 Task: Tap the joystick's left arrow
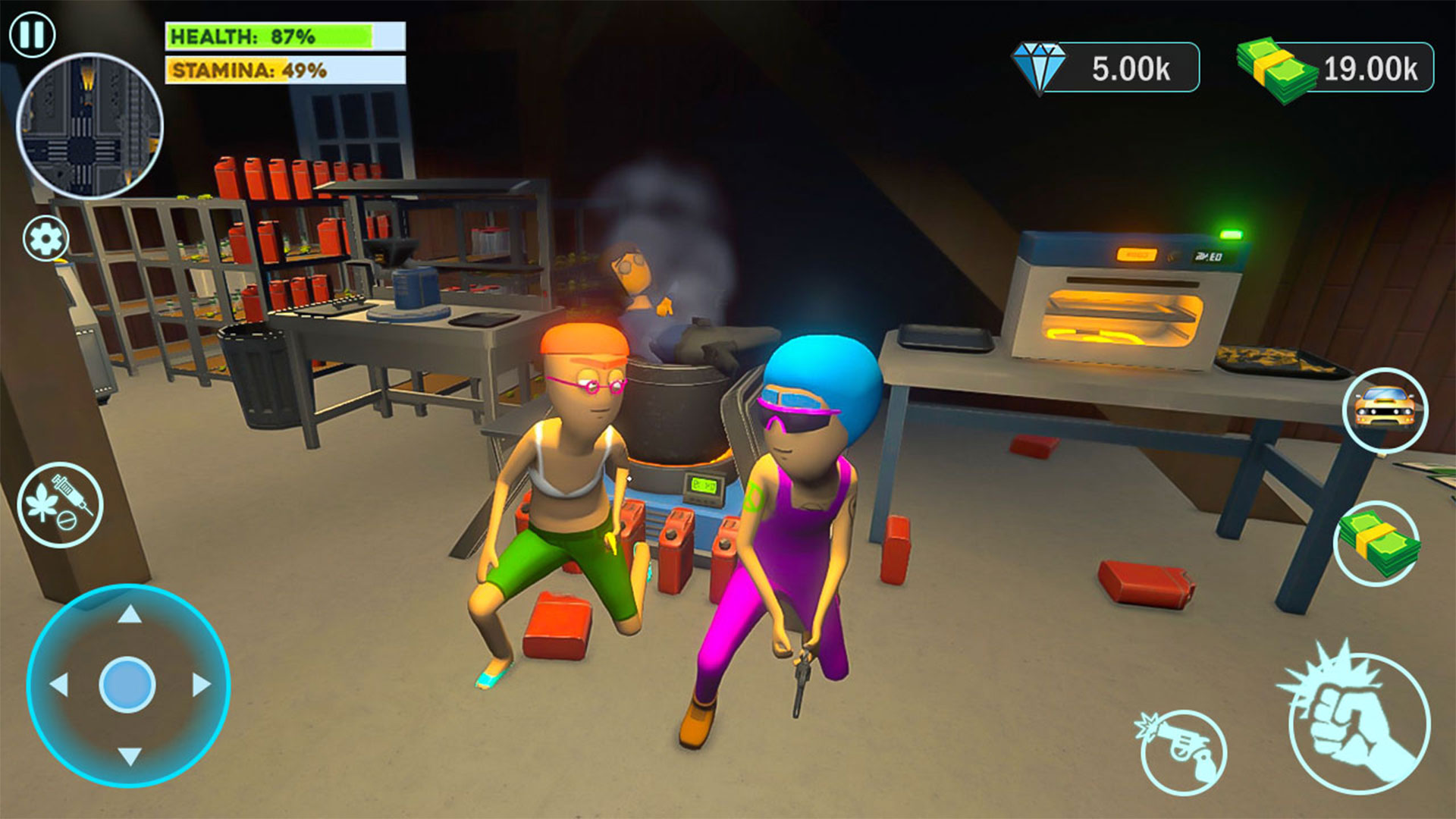pyautogui.click(x=59, y=685)
